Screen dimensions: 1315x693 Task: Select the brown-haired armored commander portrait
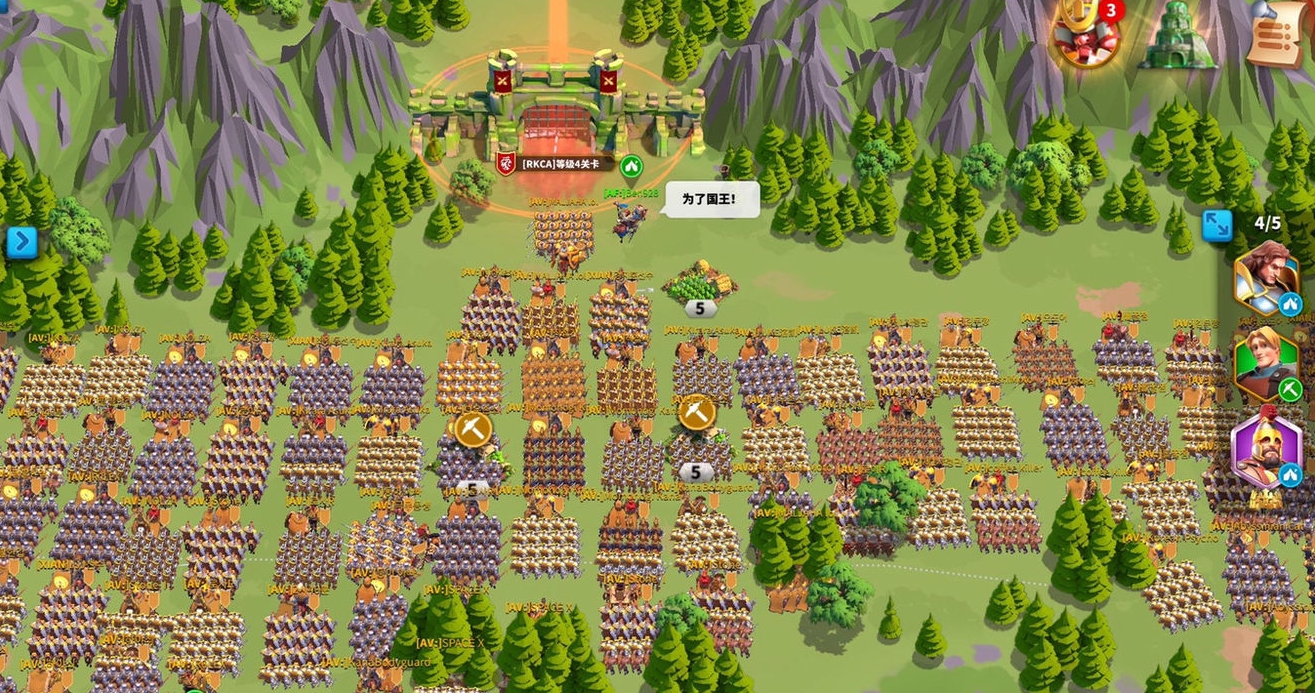coord(1265,276)
